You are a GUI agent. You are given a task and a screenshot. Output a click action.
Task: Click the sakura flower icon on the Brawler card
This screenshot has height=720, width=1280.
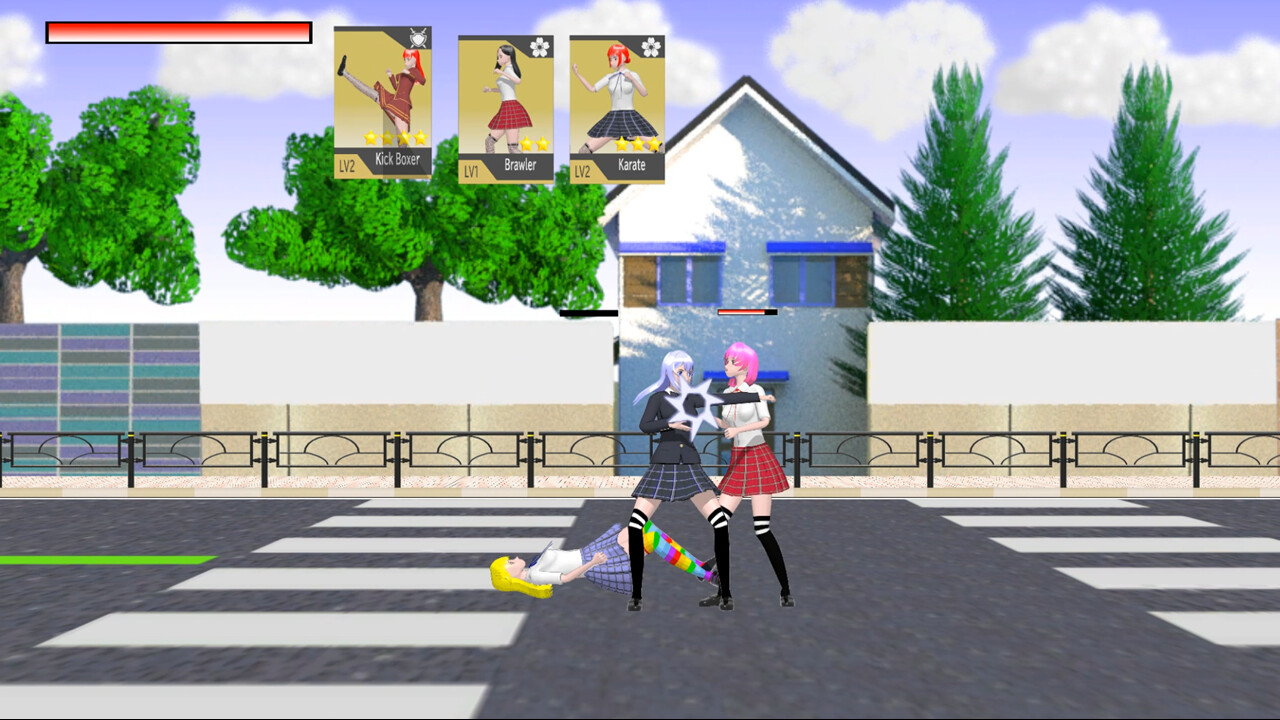point(538,48)
